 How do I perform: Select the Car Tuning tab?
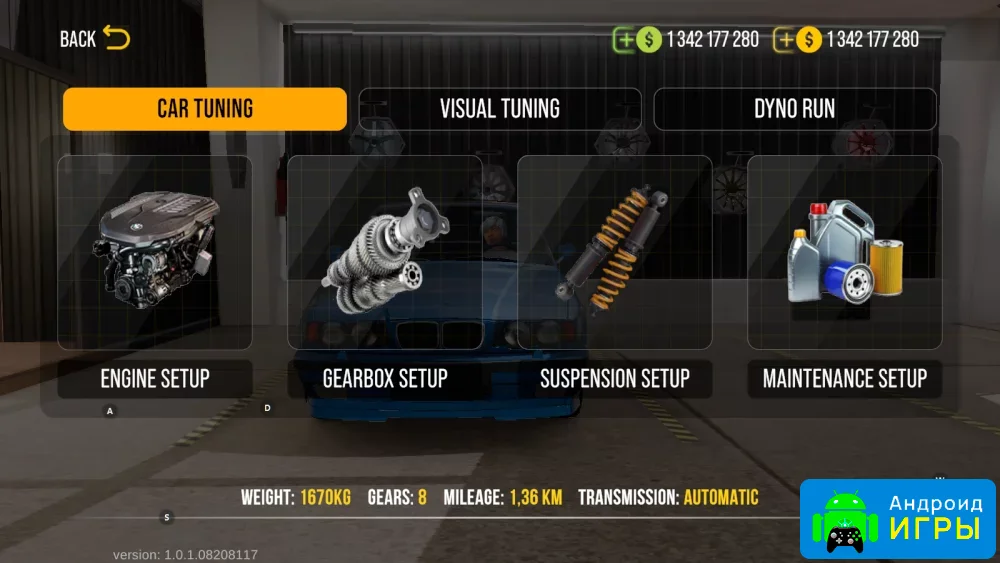tap(205, 109)
